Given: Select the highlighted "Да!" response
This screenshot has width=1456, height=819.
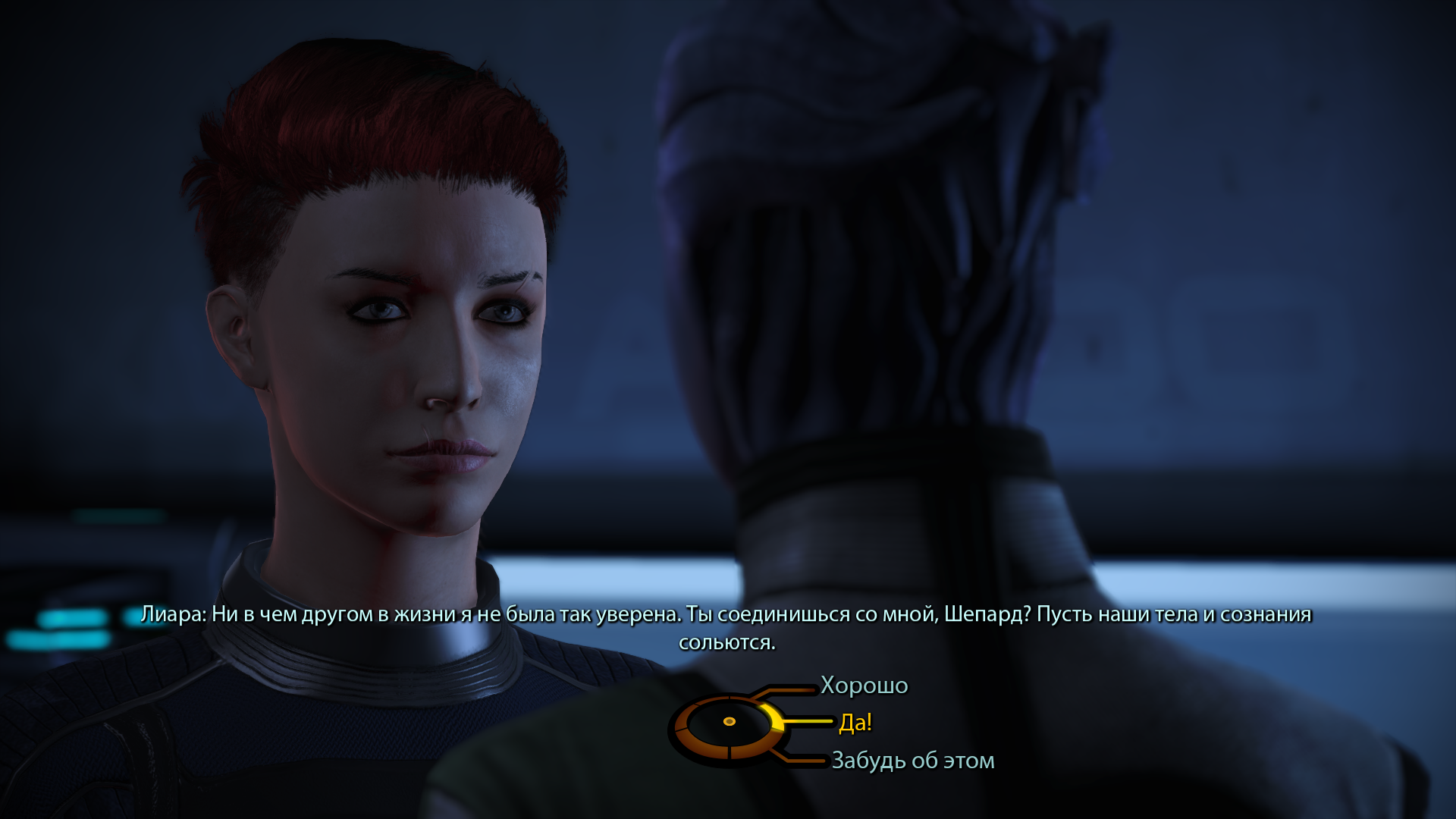Looking at the screenshot, I should point(855,722).
